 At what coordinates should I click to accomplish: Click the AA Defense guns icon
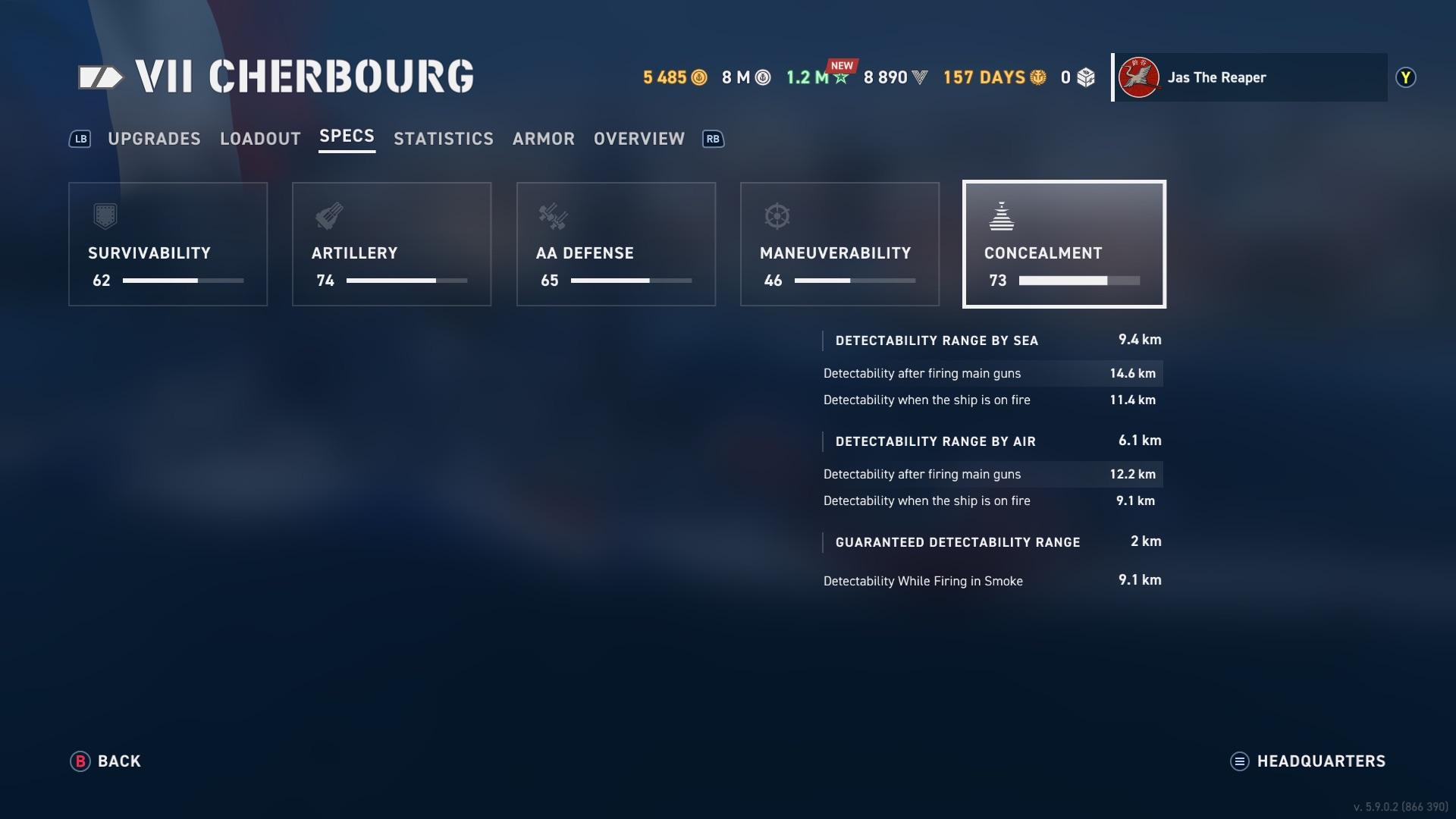551,218
